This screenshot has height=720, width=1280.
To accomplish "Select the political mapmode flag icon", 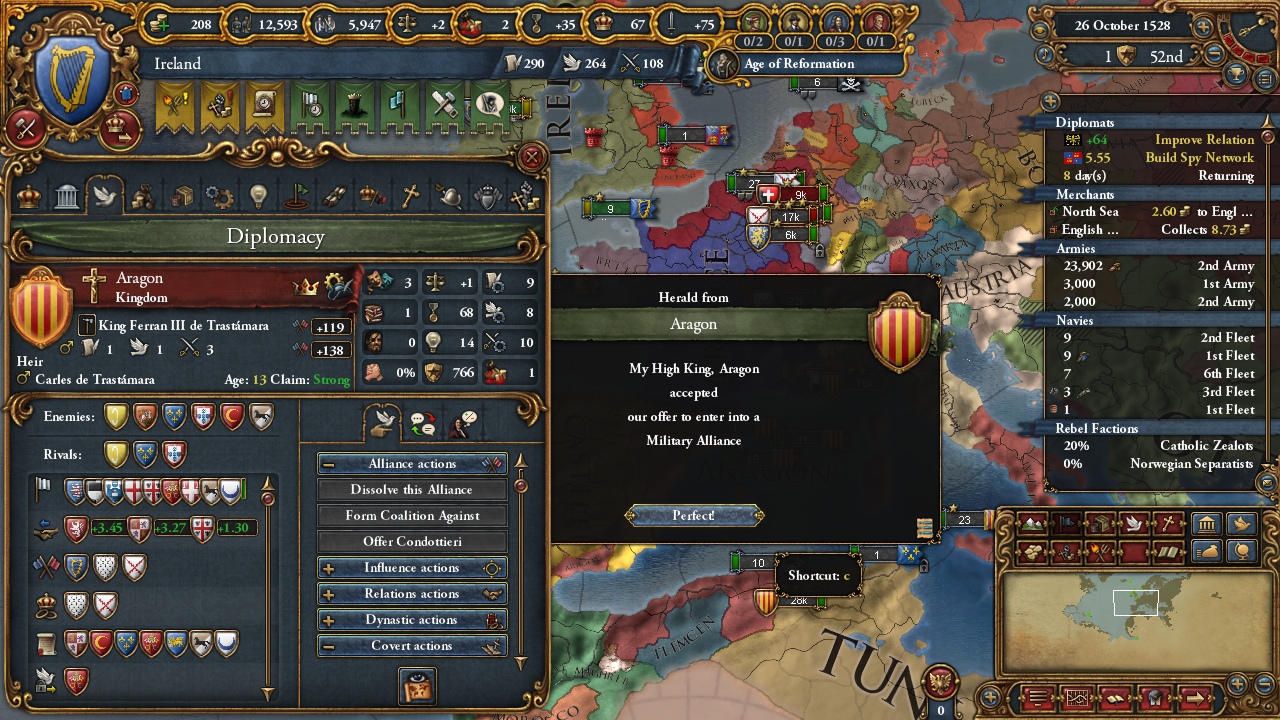I will click(1066, 523).
